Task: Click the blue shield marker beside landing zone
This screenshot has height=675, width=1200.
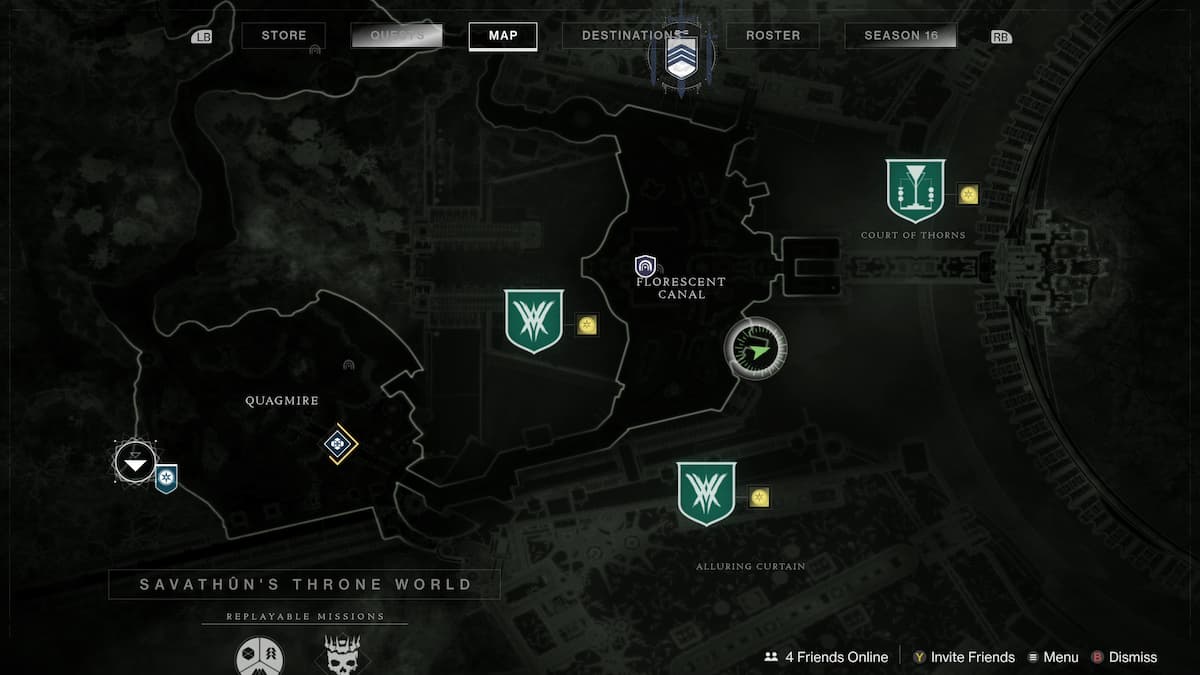Action: (x=166, y=479)
